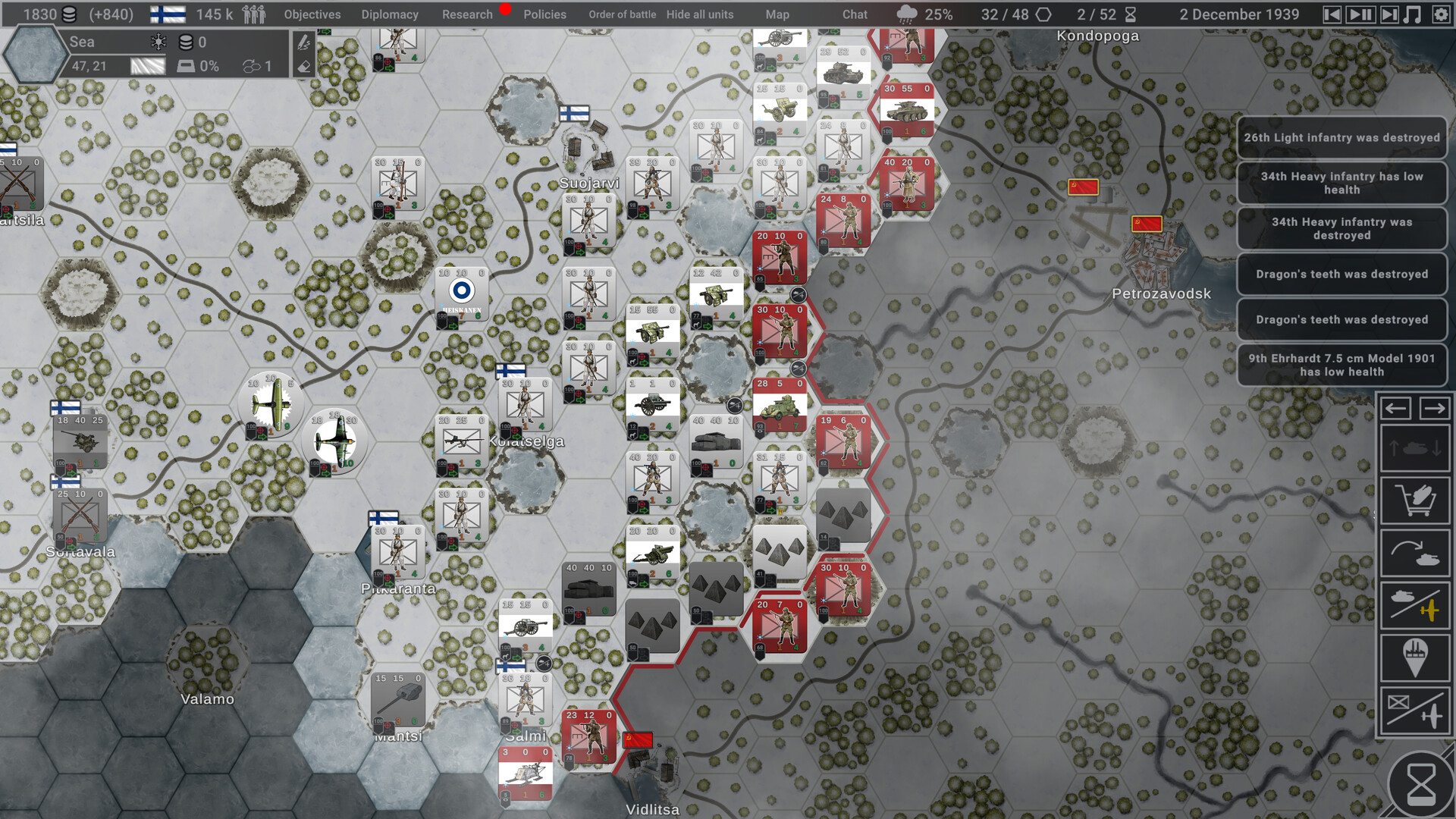Open the Diplomacy menu

[390, 14]
